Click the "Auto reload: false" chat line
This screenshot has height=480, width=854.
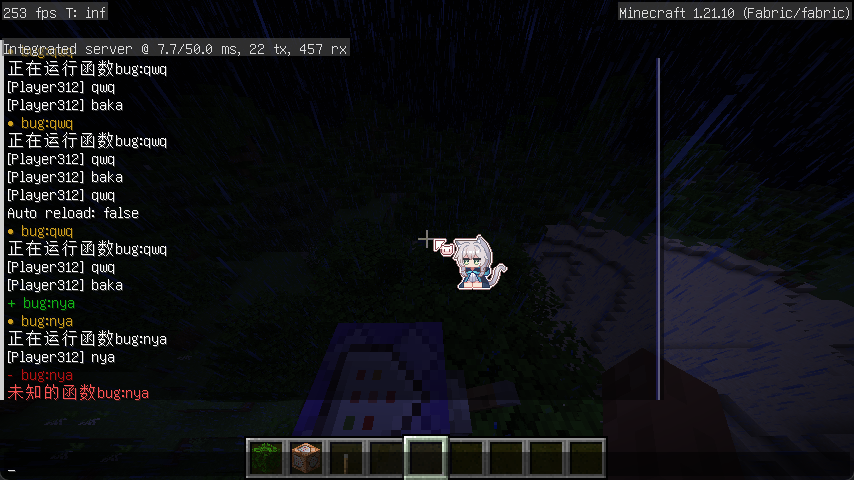(73, 213)
